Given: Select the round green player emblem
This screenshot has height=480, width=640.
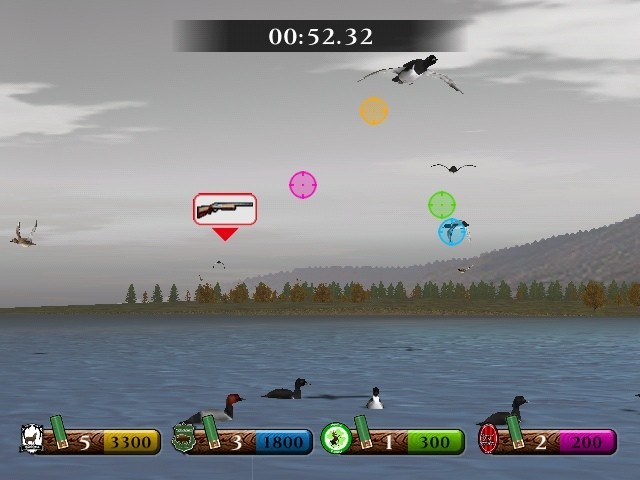Looking at the screenshot, I should pyautogui.click(x=335, y=438).
